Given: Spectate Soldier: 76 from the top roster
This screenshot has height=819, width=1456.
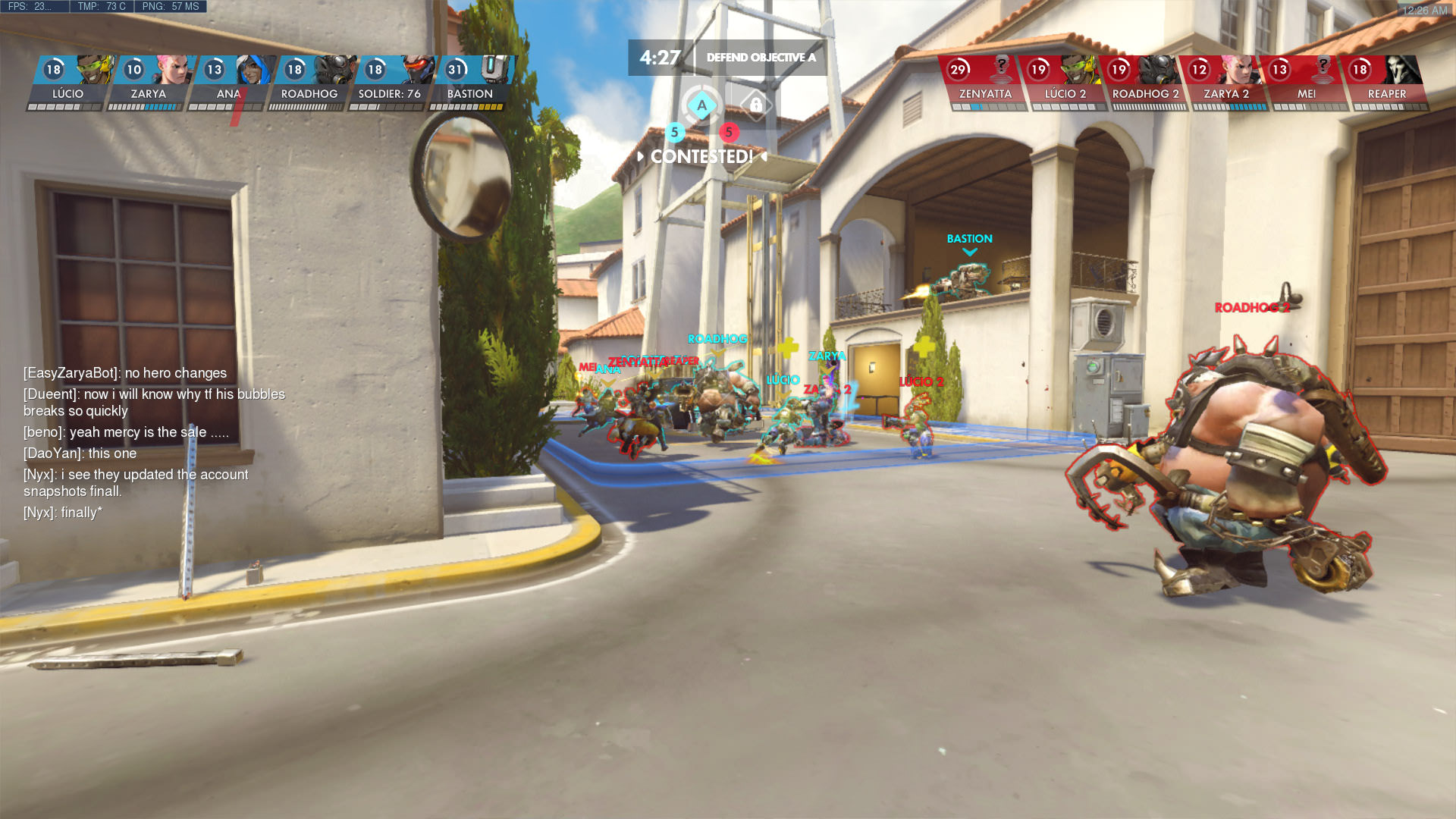Looking at the screenshot, I should [x=391, y=83].
